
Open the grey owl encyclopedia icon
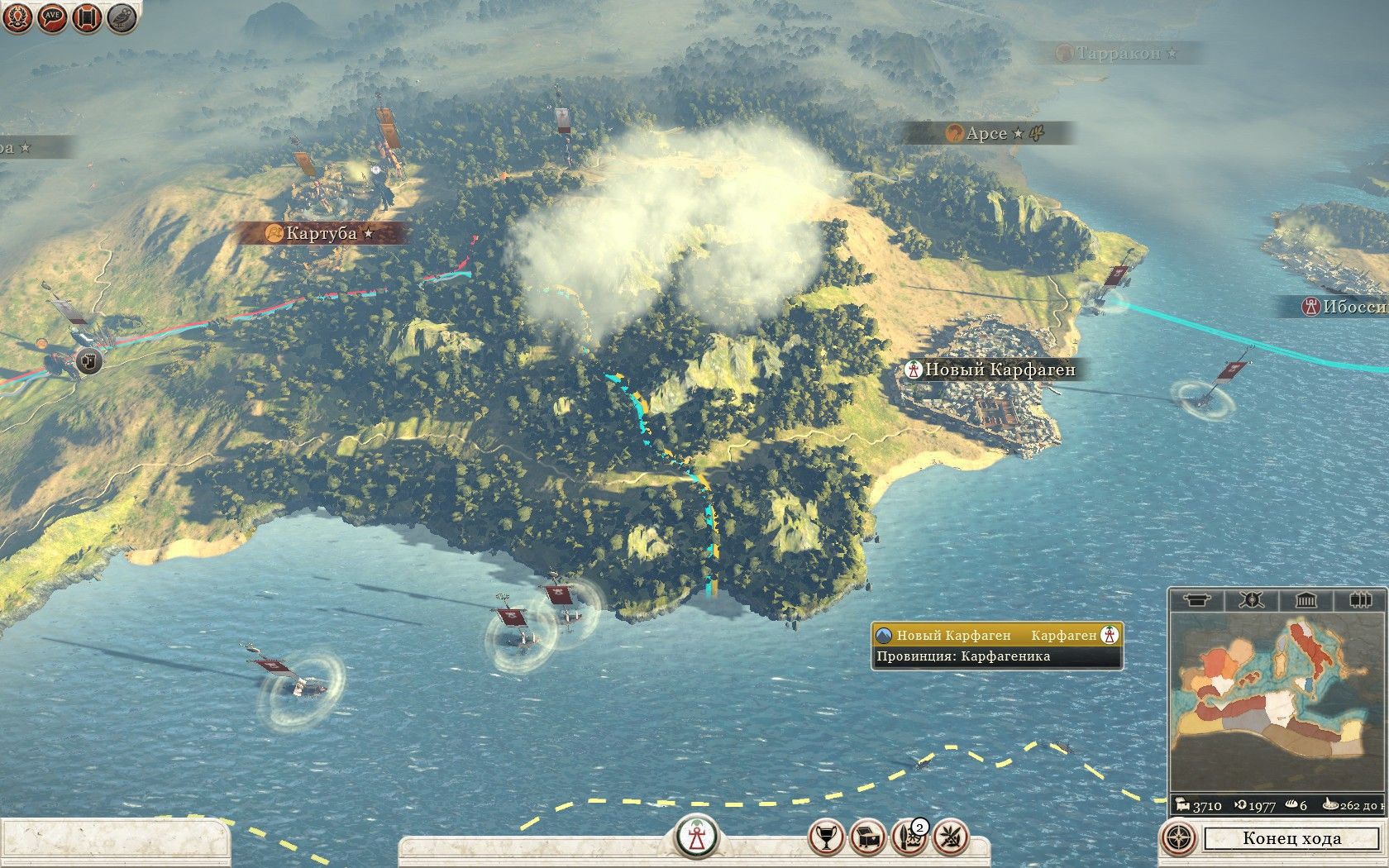[122, 18]
